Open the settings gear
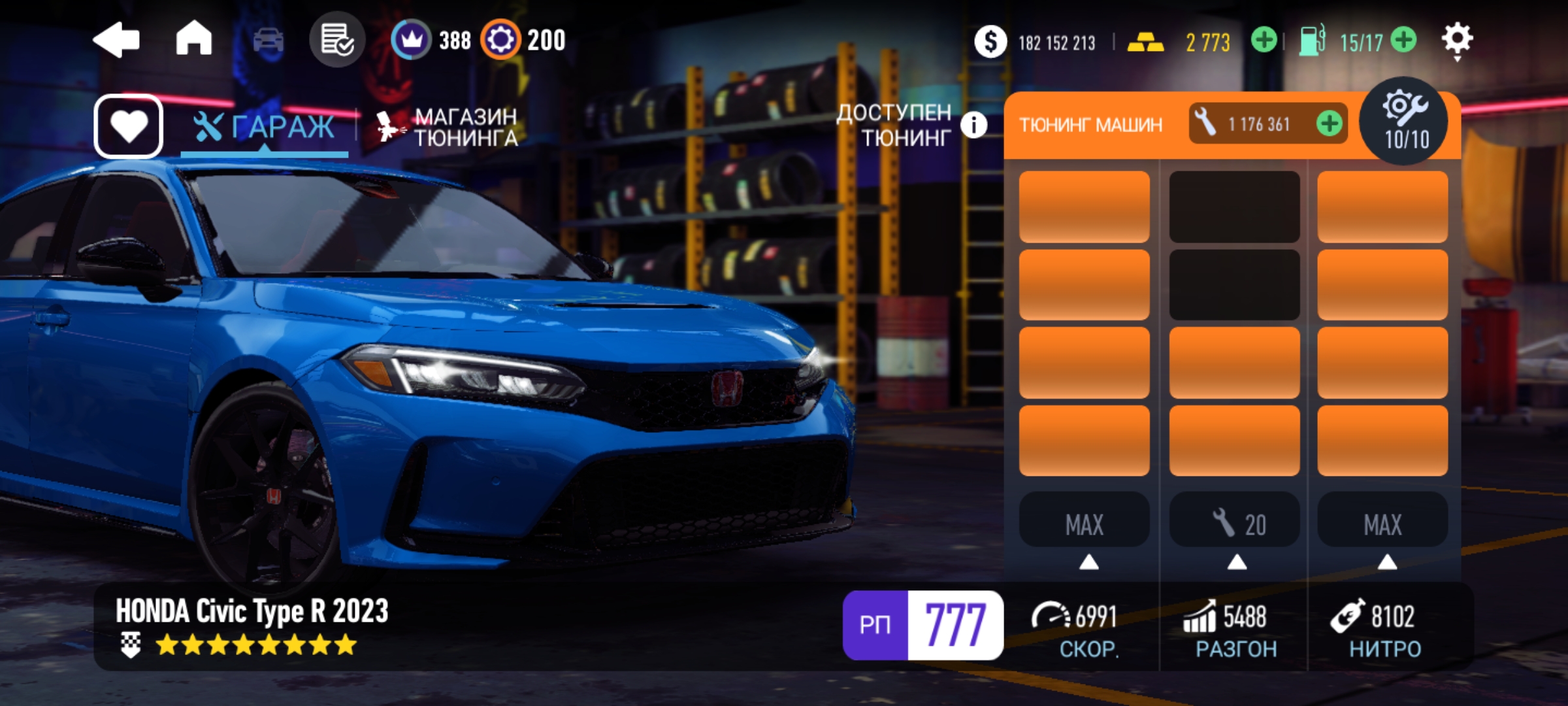This screenshot has height=706, width=1568. click(x=1457, y=41)
